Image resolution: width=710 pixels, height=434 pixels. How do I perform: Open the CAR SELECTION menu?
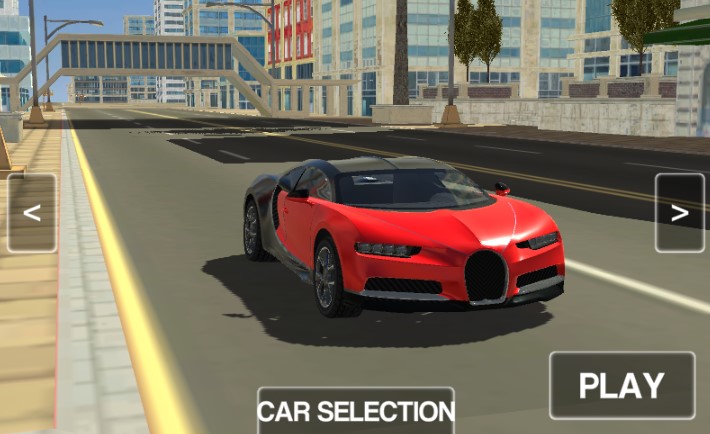(356, 411)
